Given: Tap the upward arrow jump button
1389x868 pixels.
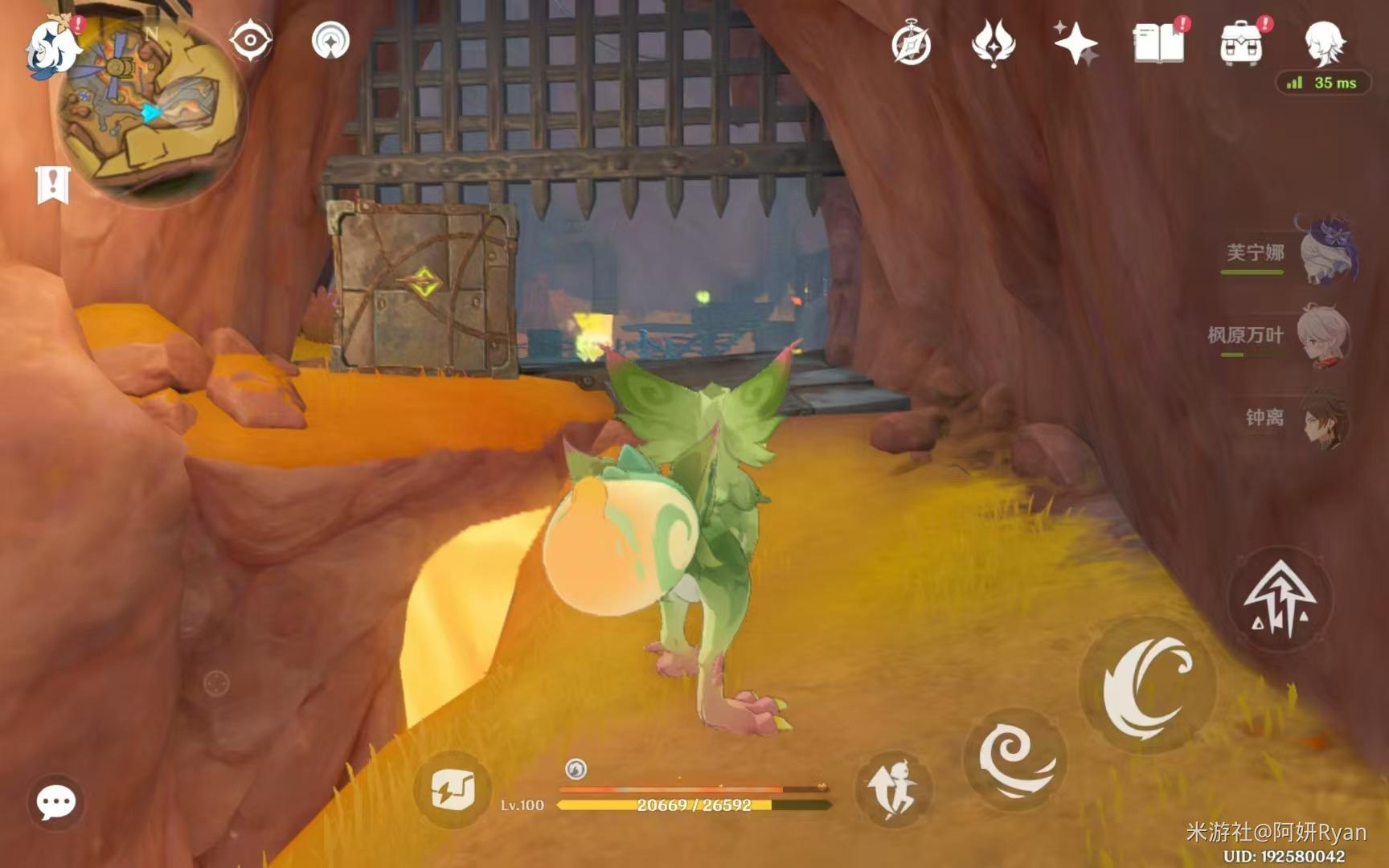Looking at the screenshot, I should click(1280, 599).
